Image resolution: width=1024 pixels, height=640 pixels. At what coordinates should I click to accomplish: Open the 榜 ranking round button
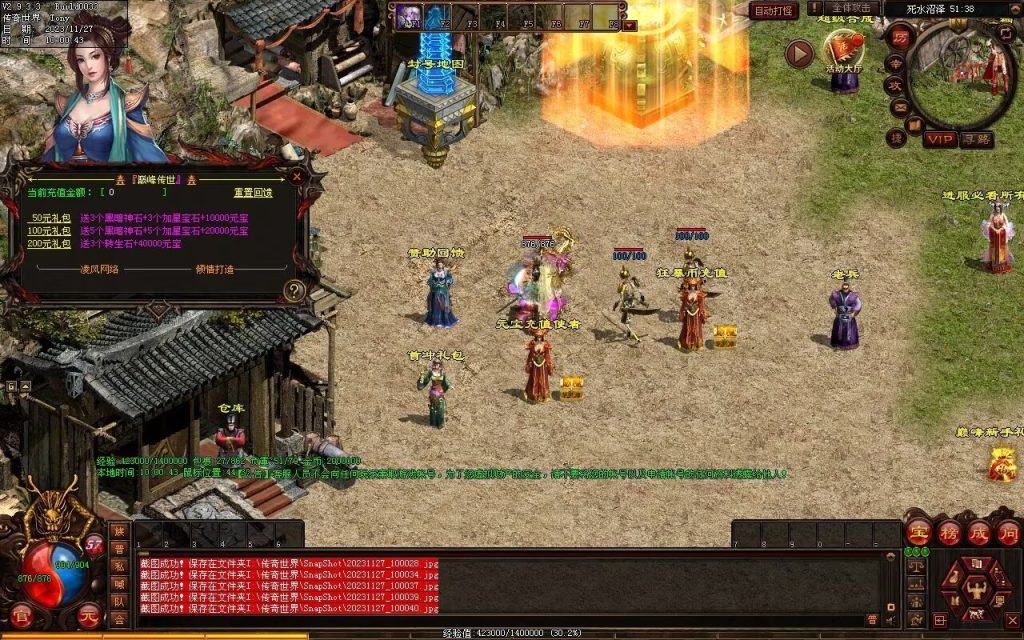click(x=949, y=531)
